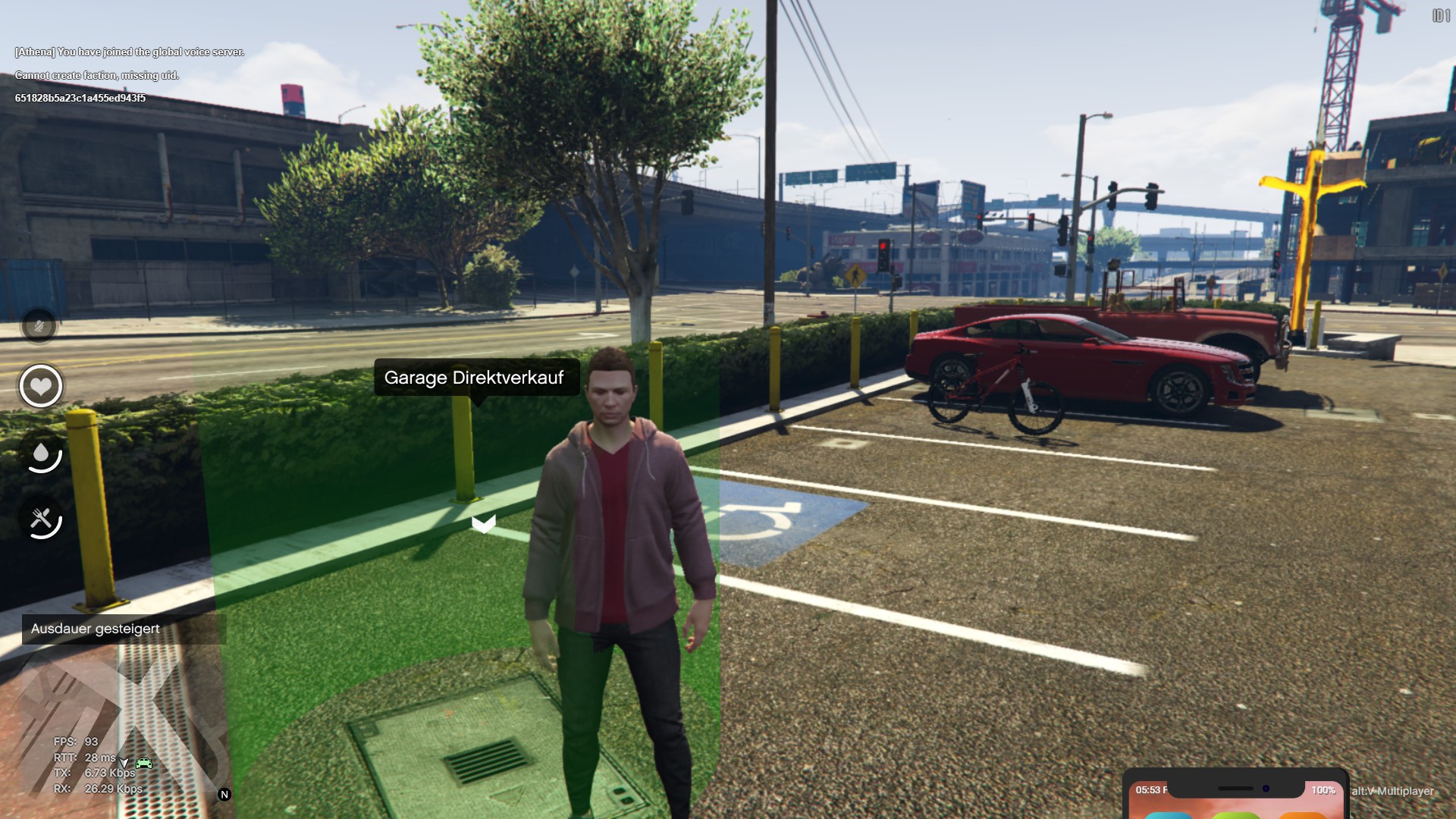Screen dimensions: 1456x819
Task: Select the heart health status icon
Action: pyautogui.click(x=41, y=386)
